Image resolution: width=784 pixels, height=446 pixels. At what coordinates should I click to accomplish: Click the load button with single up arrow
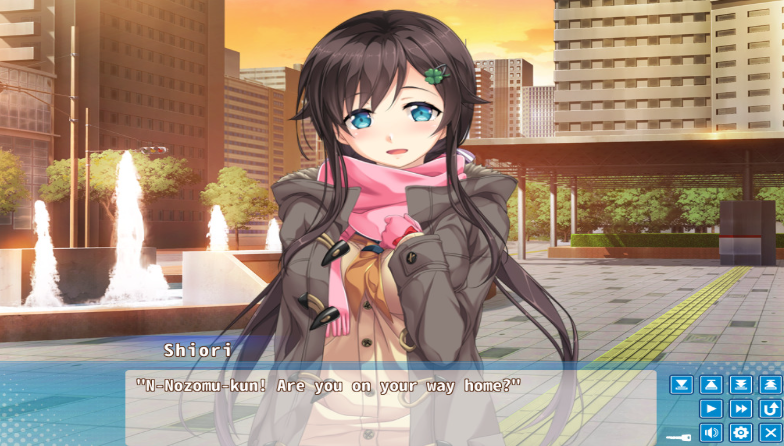click(711, 385)
